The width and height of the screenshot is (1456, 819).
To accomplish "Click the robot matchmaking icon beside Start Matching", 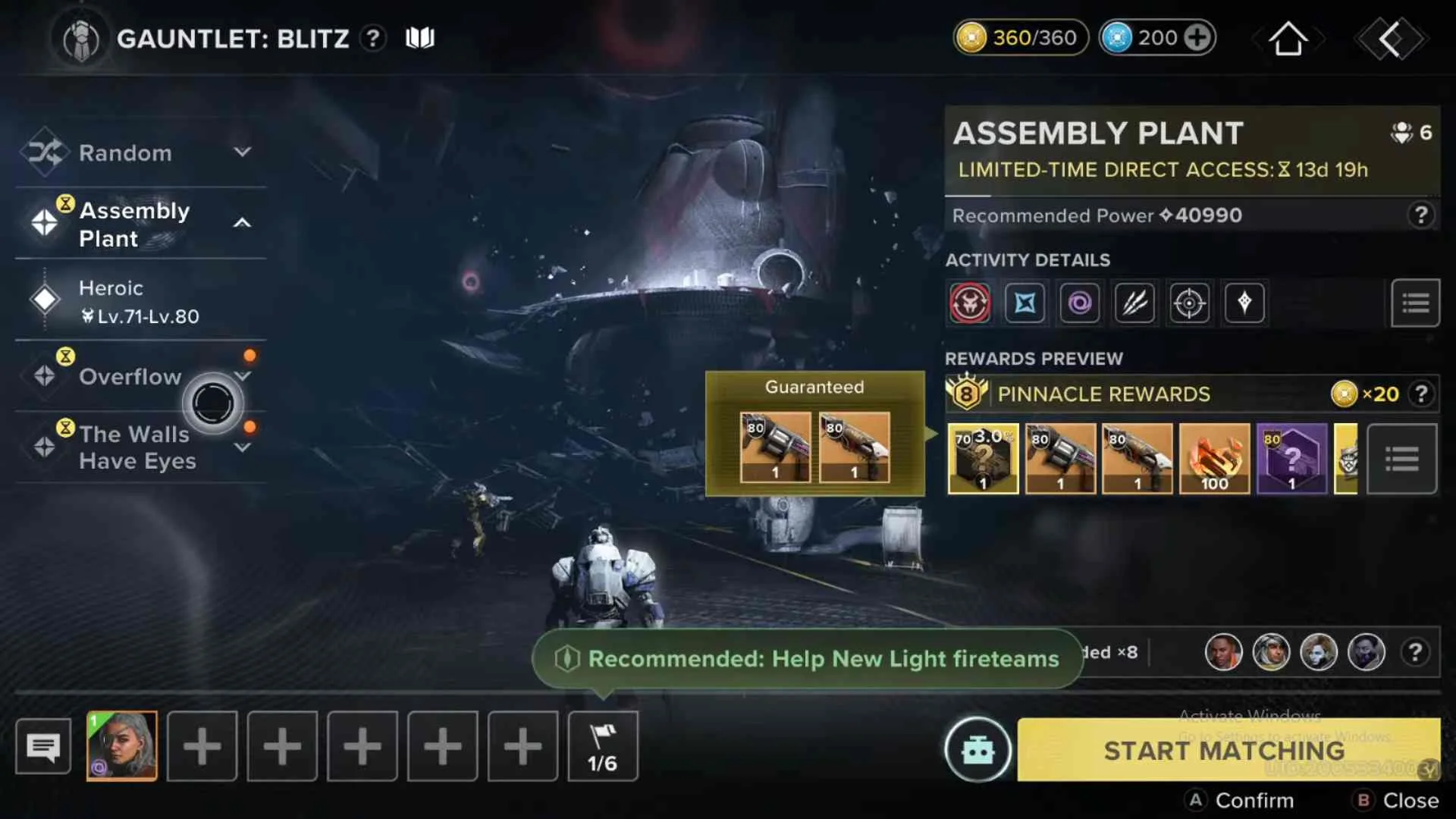I will click(979, 751).
